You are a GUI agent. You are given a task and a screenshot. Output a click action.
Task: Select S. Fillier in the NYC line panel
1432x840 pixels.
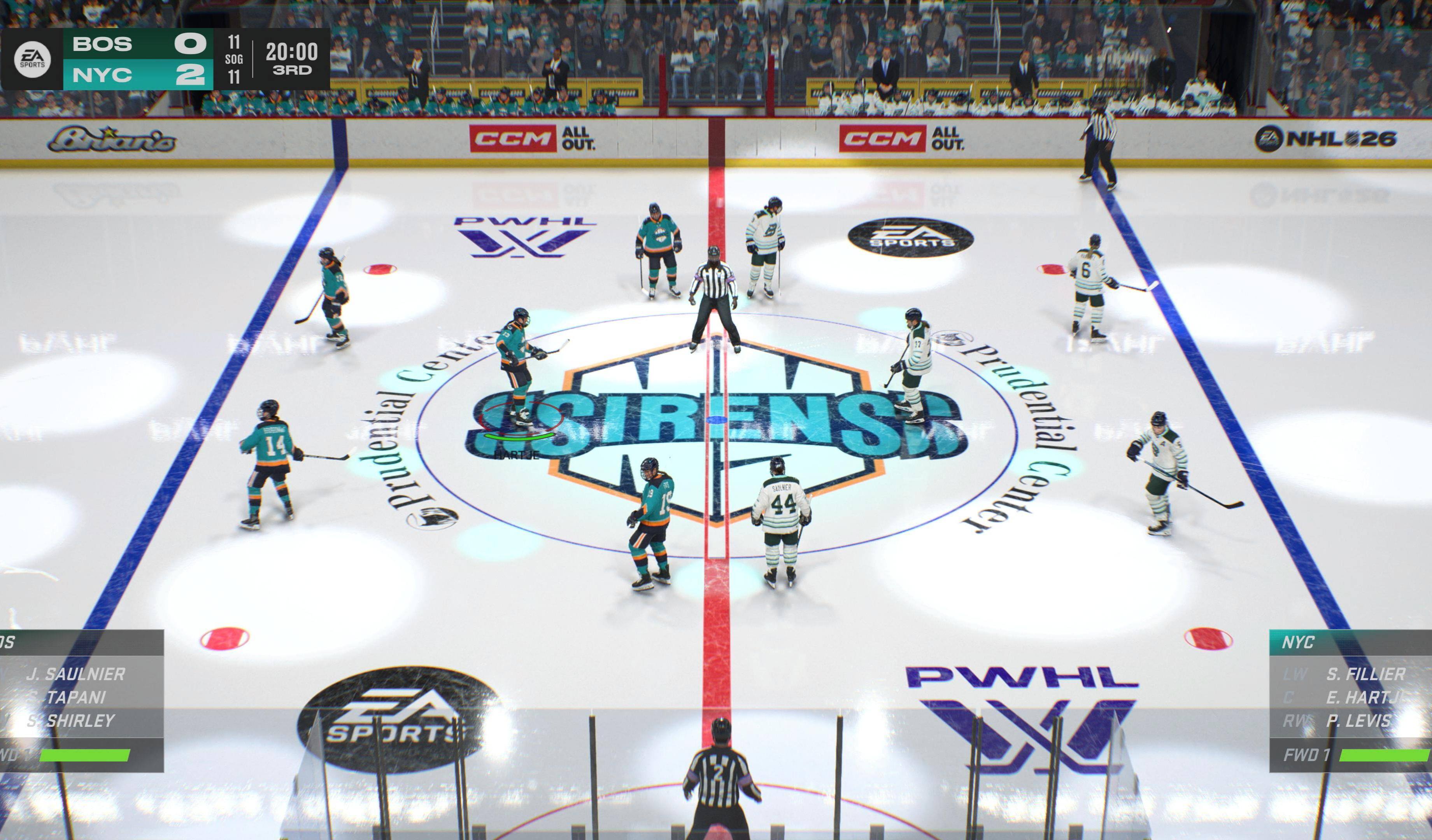(x=1365, y=674)
